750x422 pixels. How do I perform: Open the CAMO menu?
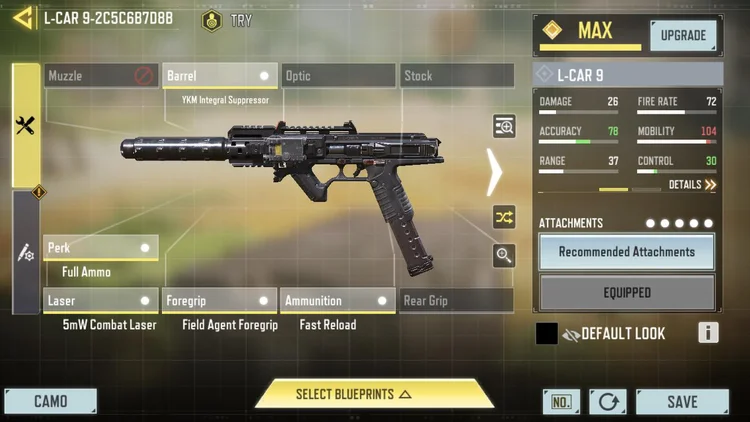51,402
